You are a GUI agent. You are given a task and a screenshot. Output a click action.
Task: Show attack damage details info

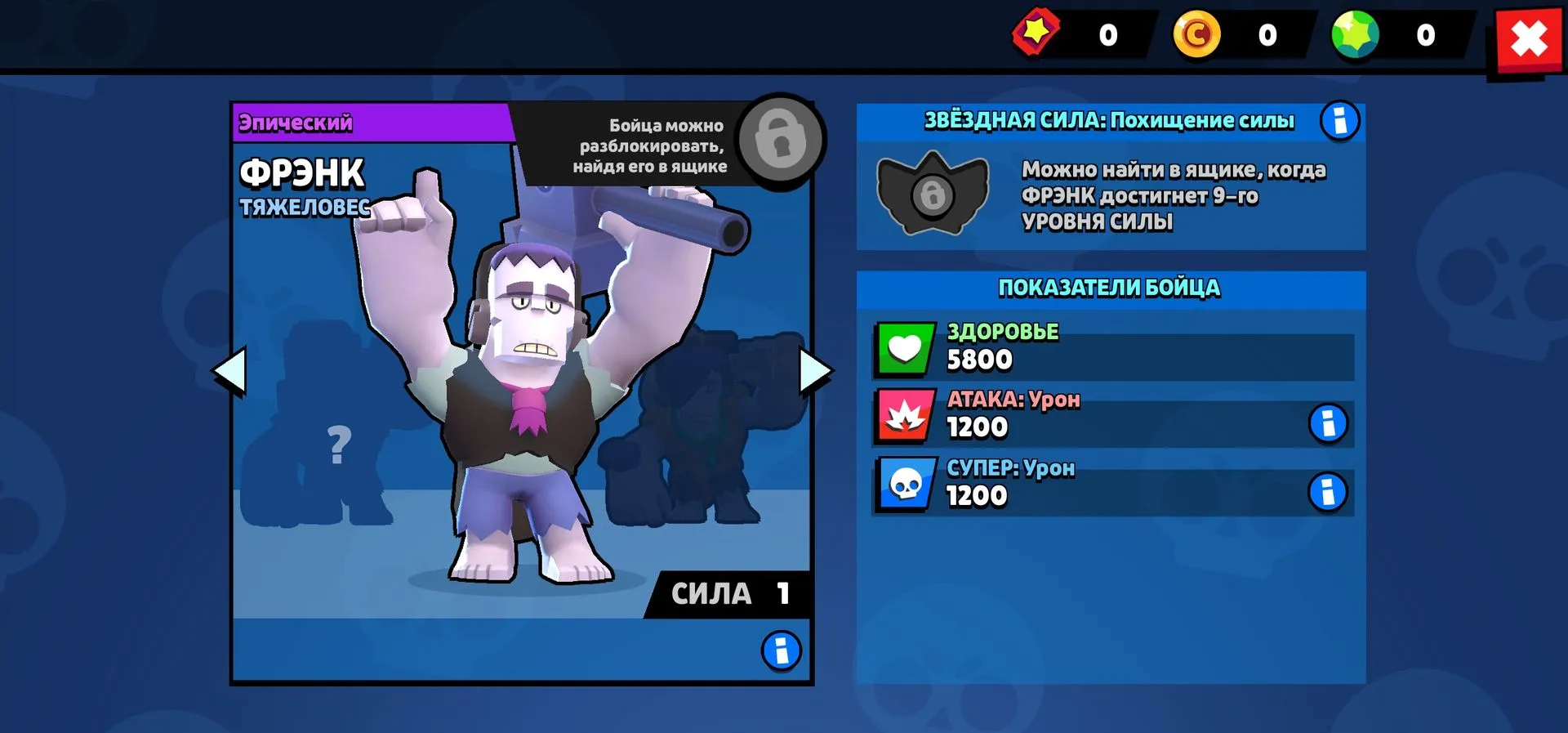click(x=1327, y=423)
